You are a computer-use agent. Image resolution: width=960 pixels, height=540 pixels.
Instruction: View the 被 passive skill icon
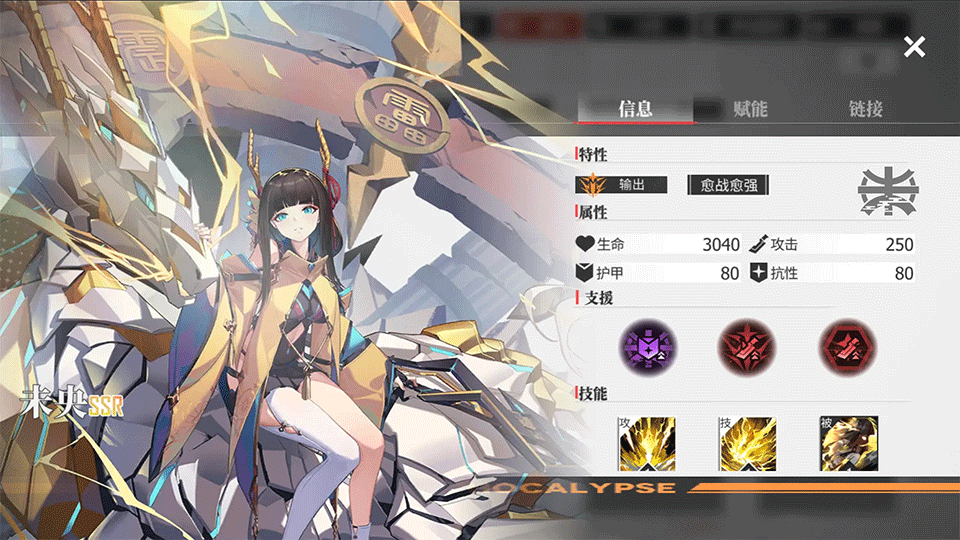point(848,443)
